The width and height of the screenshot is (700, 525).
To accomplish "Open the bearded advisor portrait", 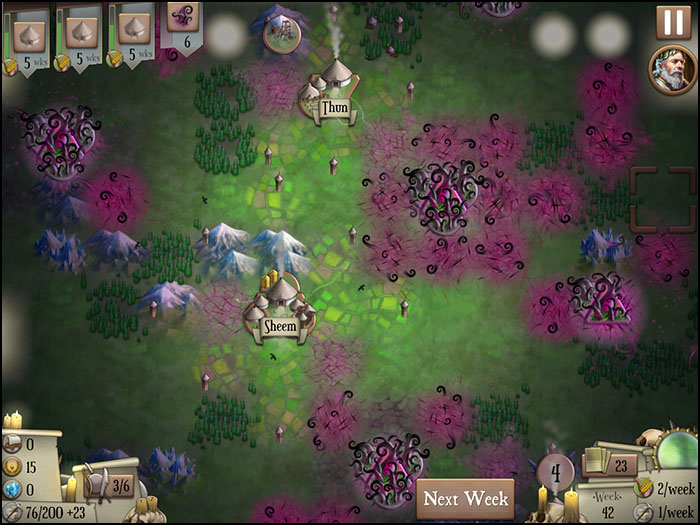I will tap(672, 70).
